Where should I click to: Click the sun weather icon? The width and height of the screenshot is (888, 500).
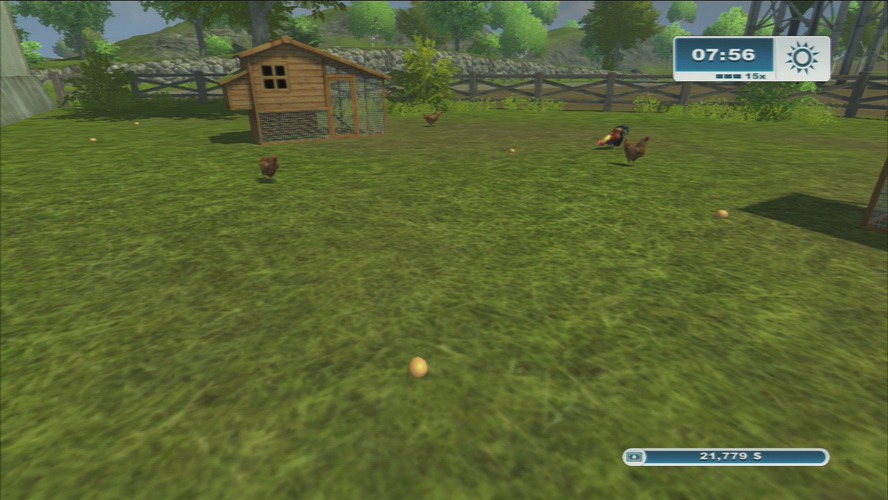pos(802,58)
